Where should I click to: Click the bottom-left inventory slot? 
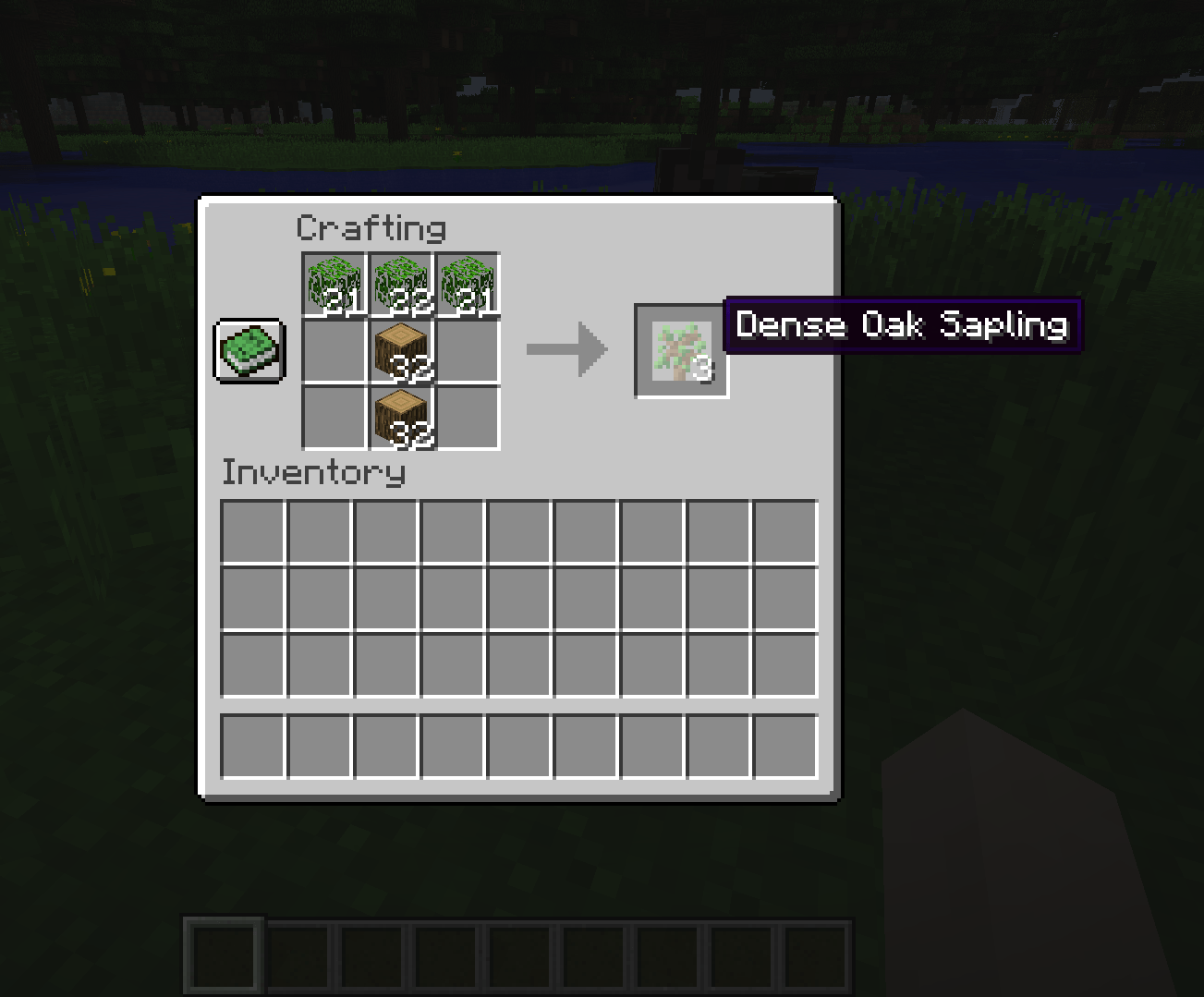(251, 745)
